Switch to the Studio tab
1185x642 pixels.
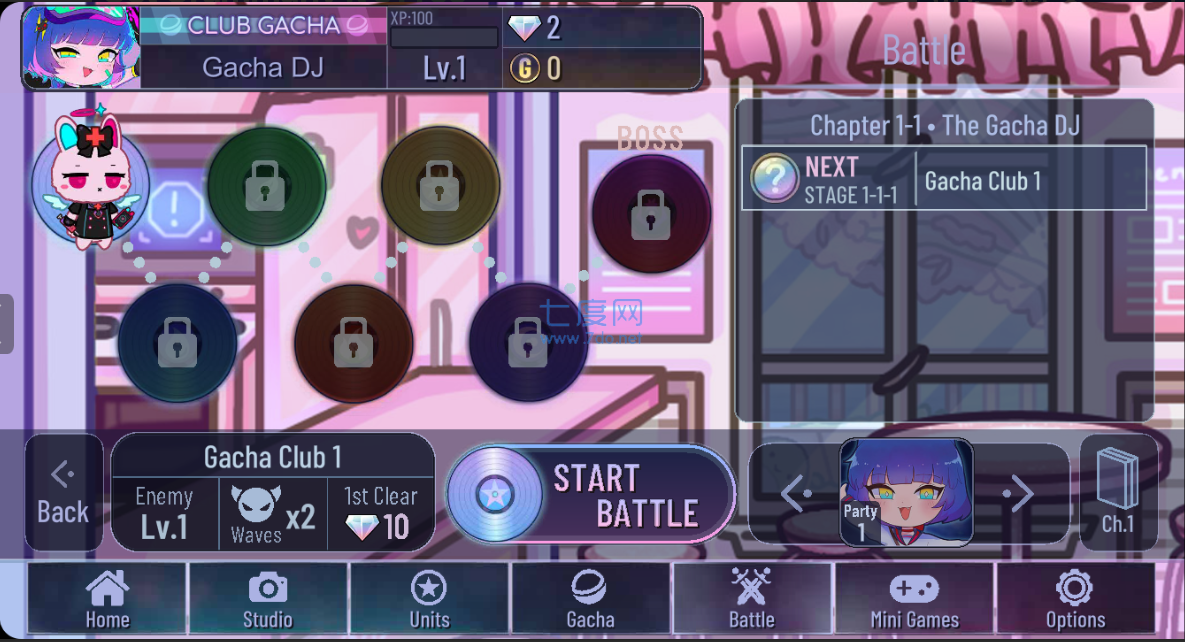(268, 598)
